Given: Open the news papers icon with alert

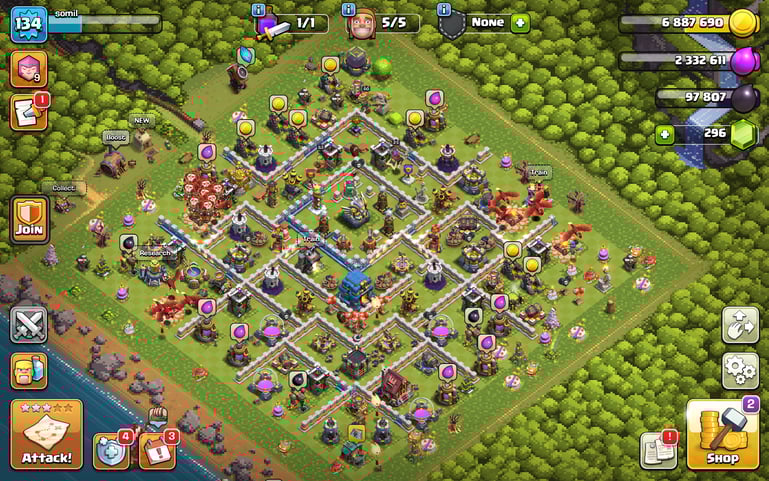Looking at the screenshot, I should (658, 450).
